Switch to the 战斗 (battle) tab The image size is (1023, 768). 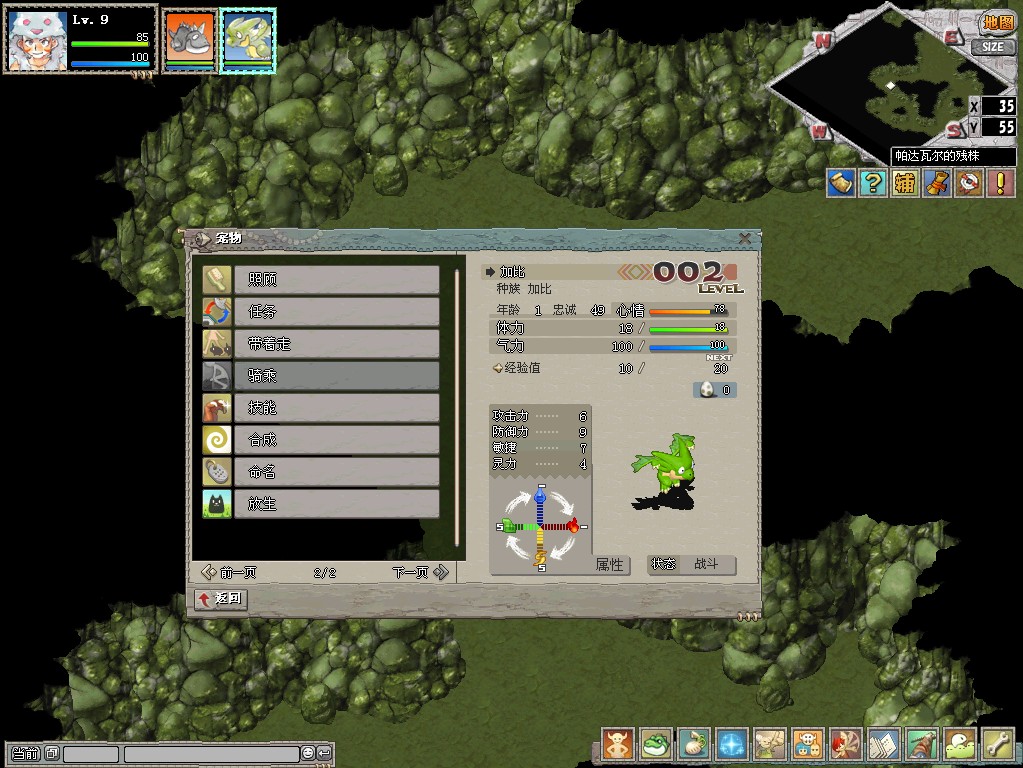click(x=706, y=565)
